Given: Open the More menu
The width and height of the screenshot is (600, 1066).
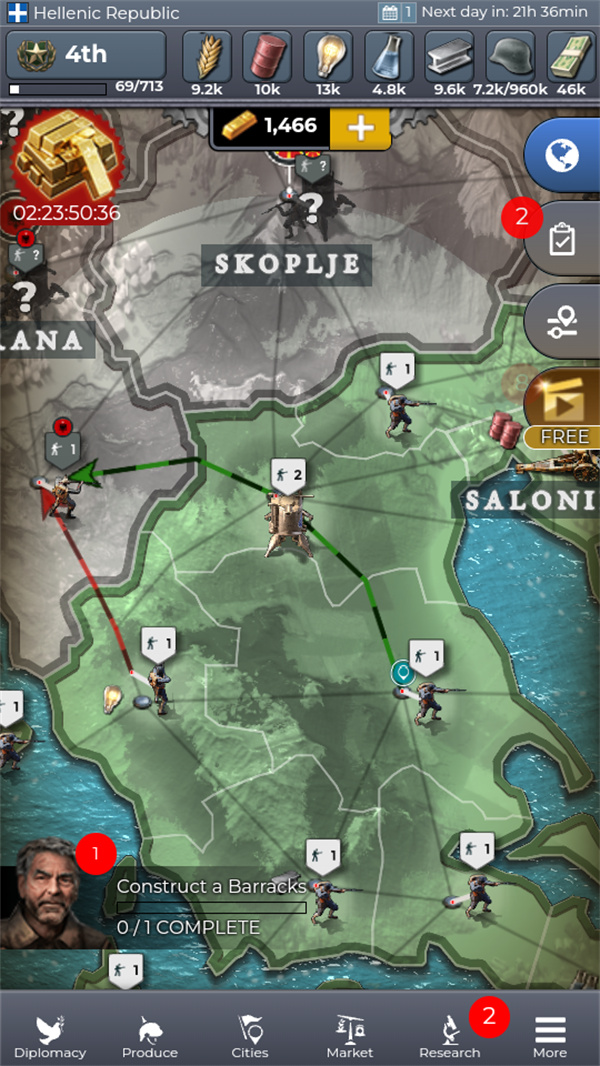Looking at the screenshot, I should [550, 1035].
